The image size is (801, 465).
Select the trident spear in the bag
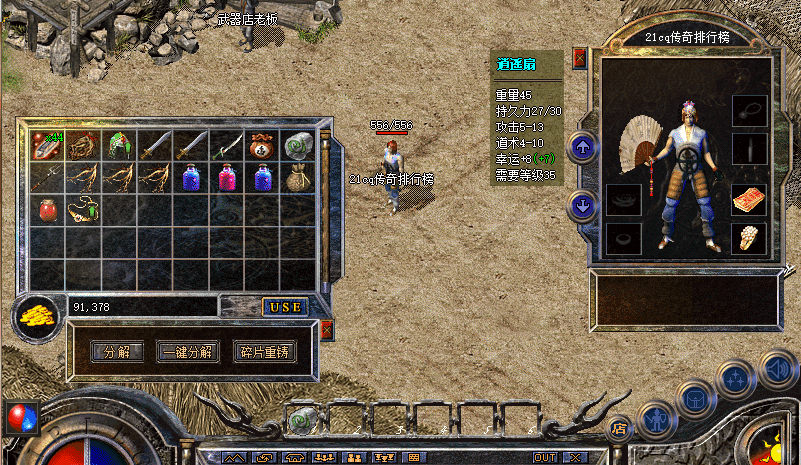(x=47, y=178)
